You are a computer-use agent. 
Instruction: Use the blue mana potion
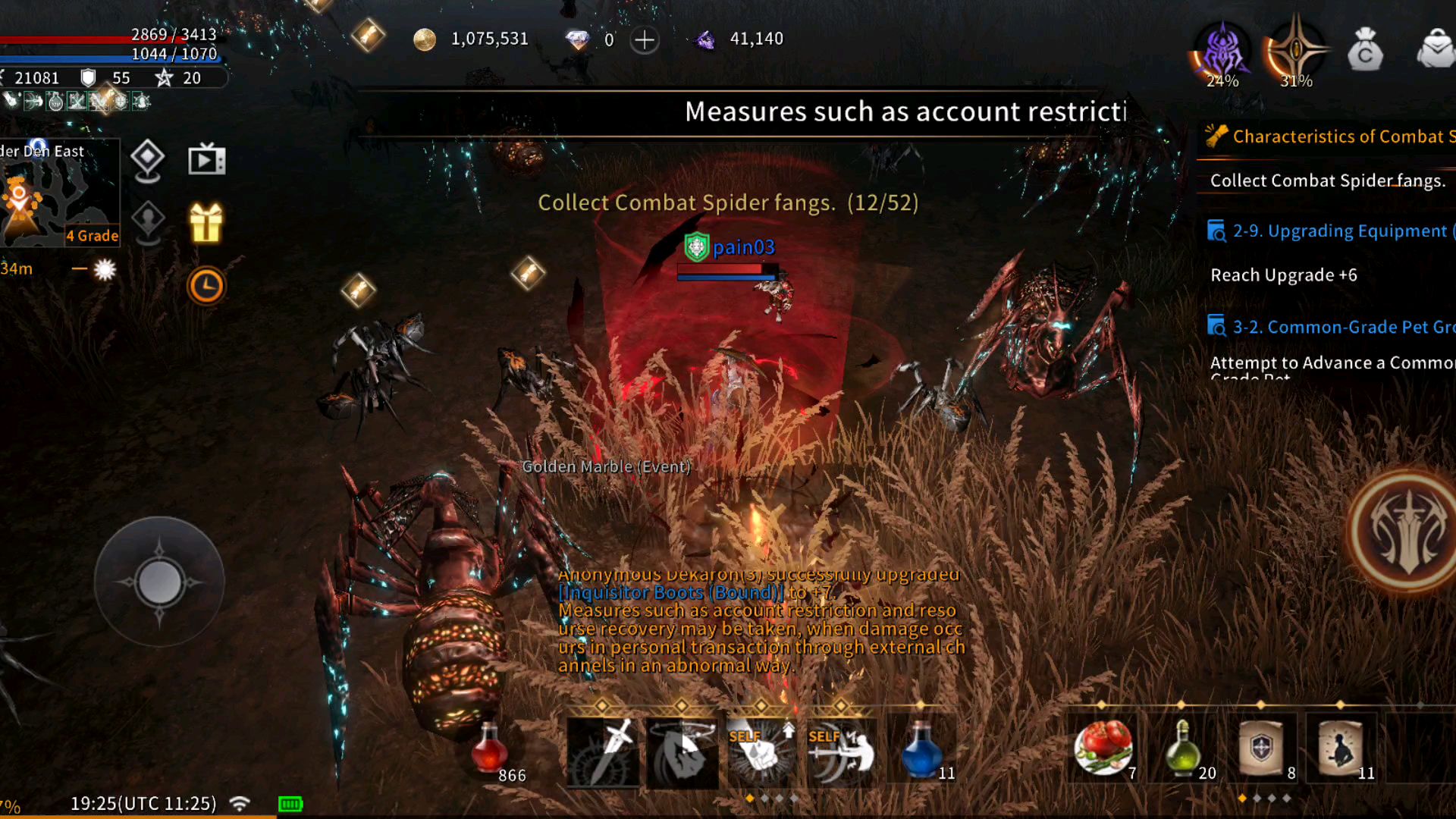tap(921, 749)
